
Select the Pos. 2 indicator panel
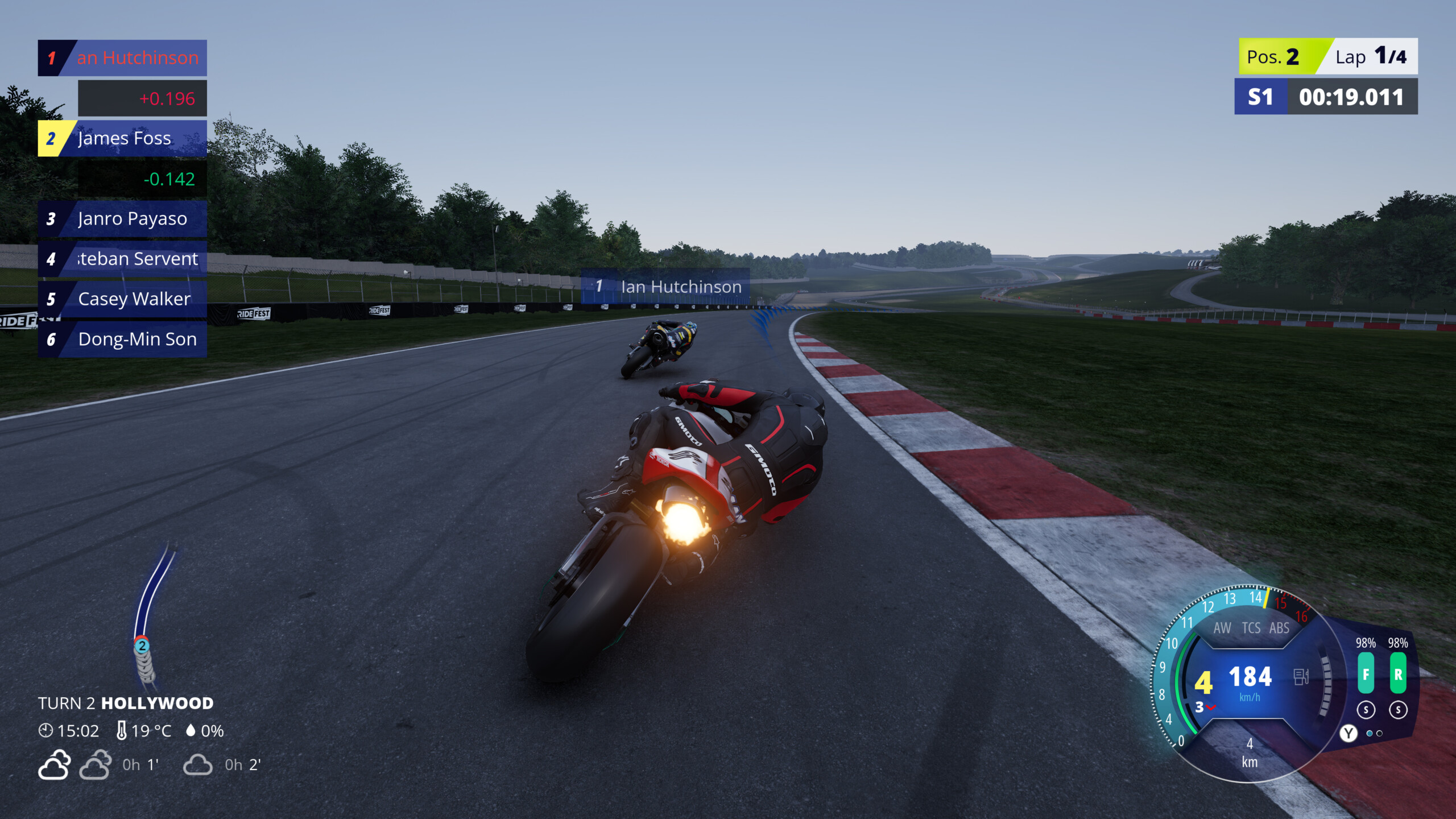(x=1274, y=56)
